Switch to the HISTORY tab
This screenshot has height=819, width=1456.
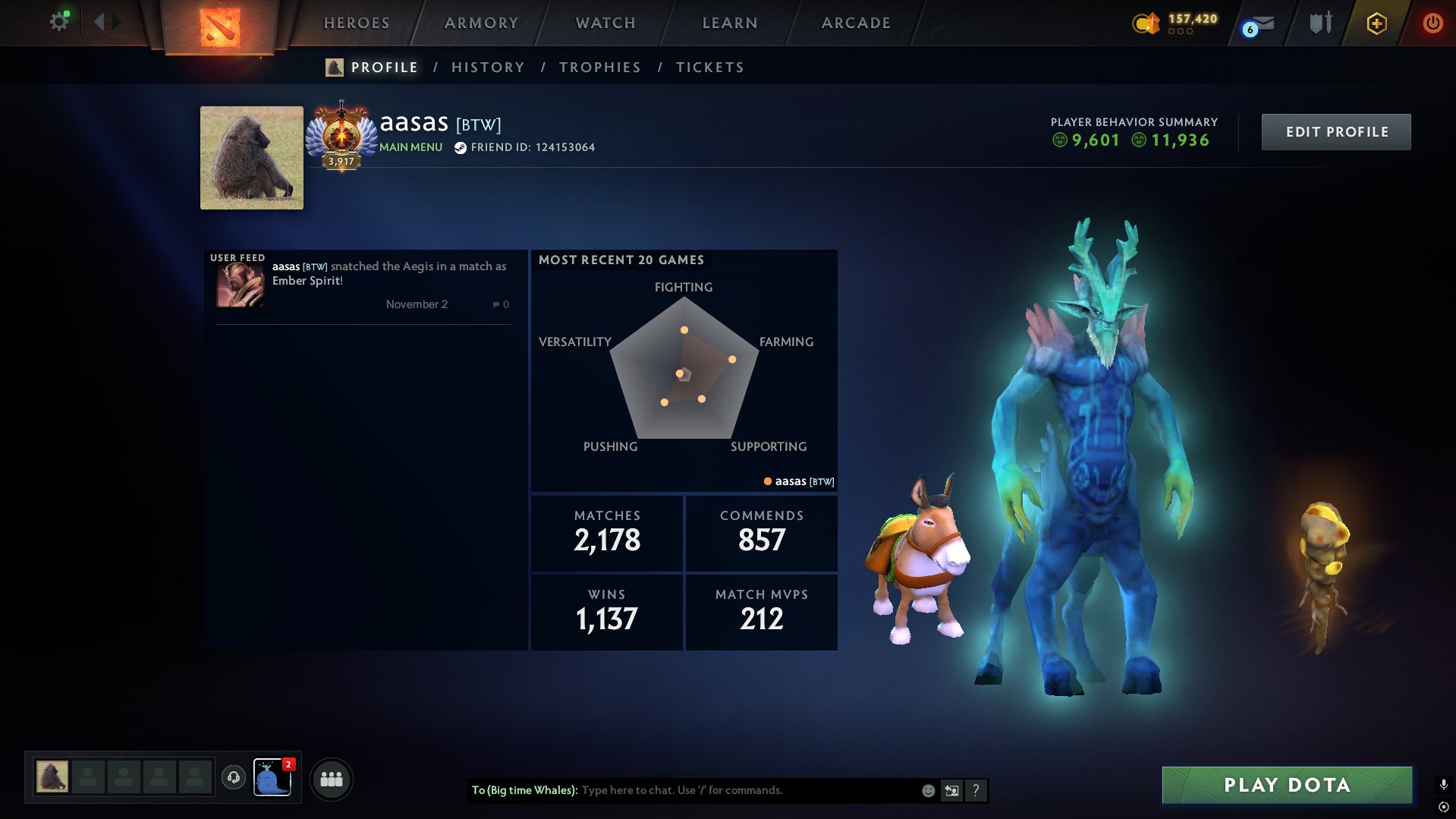[488, 67]
